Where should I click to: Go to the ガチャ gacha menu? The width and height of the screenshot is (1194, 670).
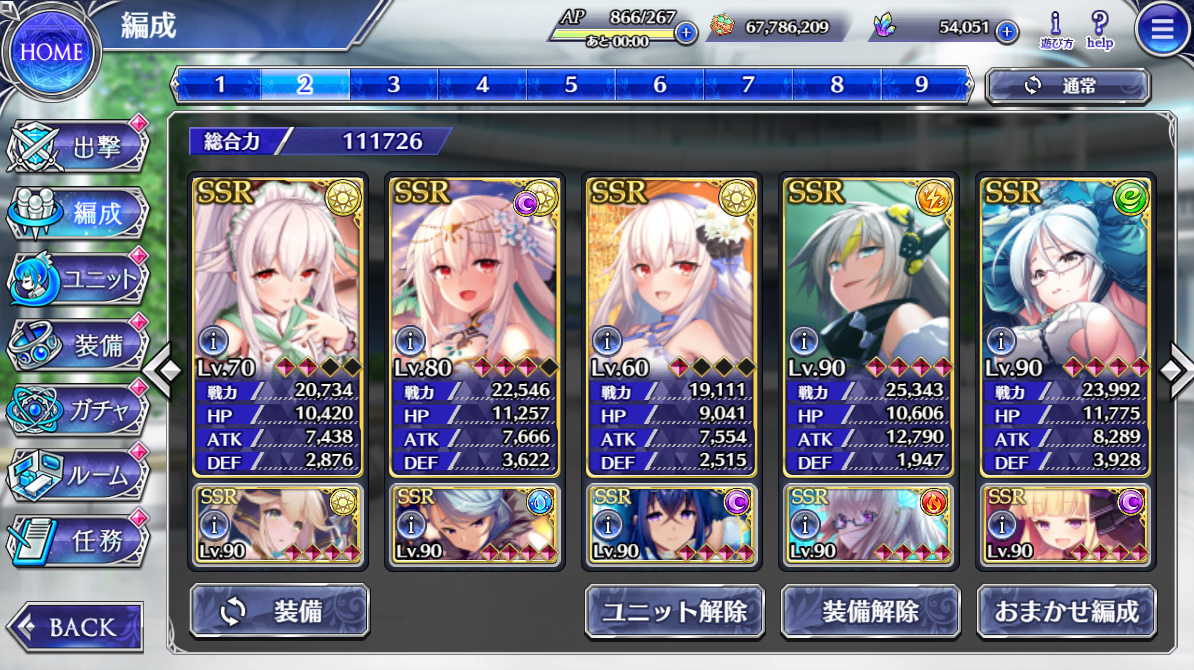tap(80, 410)
